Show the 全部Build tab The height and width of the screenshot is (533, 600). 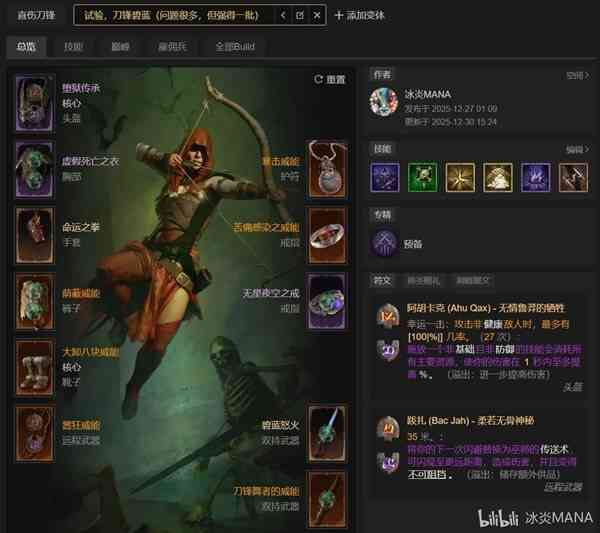click(234, 47)
